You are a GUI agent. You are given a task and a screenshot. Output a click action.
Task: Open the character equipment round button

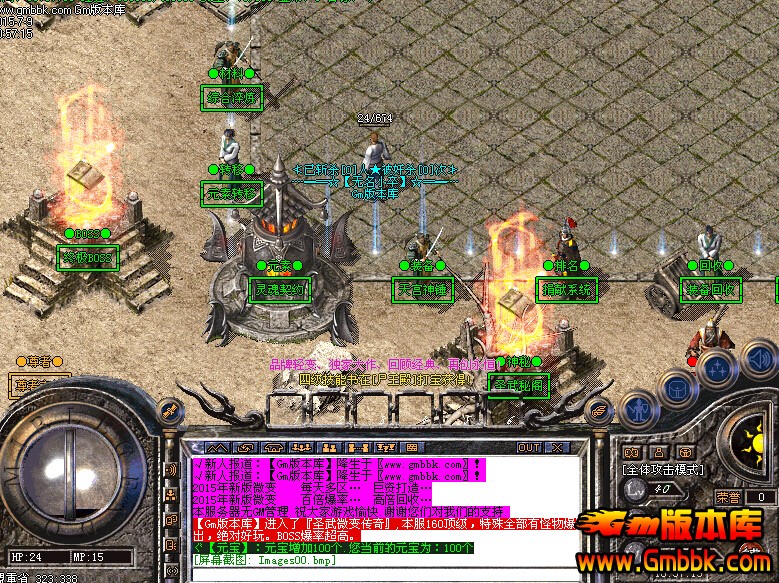[637, 408]
